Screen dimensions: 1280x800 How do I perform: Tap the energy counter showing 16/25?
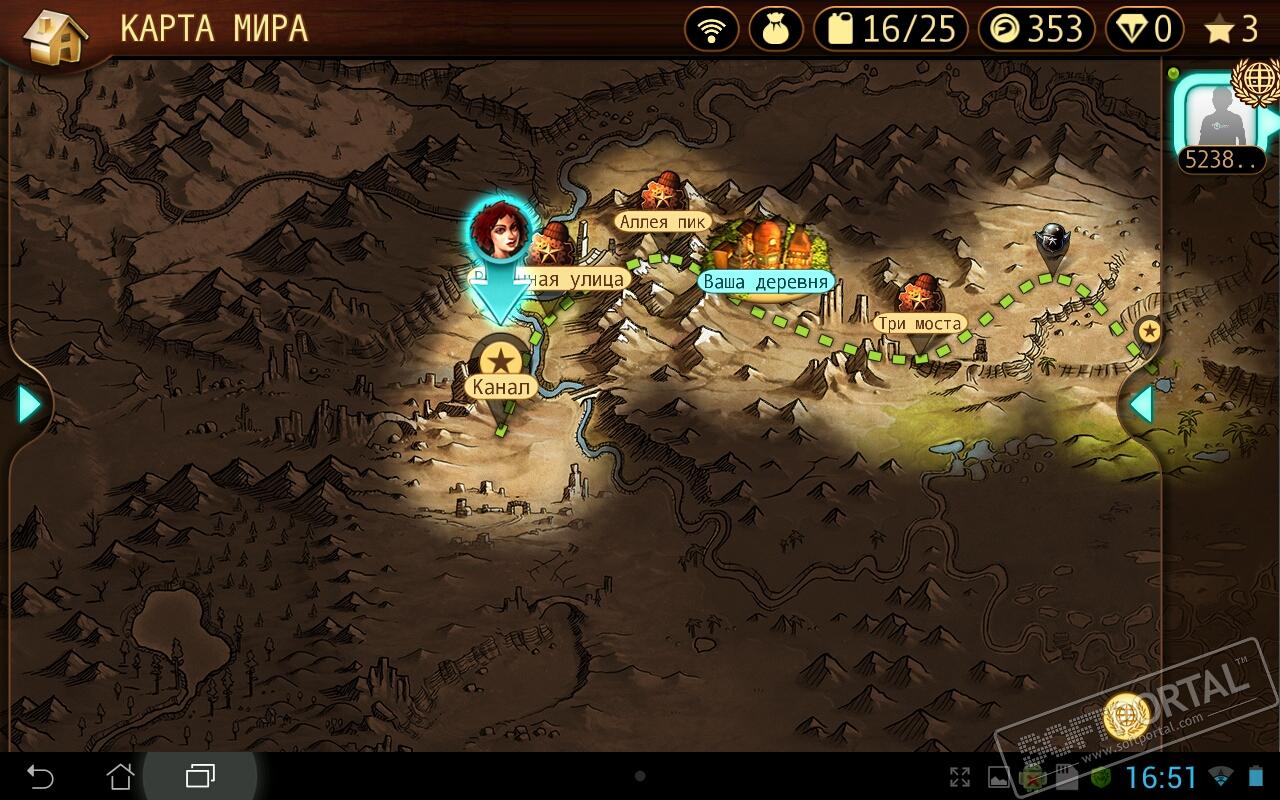(x=890, y=30)
